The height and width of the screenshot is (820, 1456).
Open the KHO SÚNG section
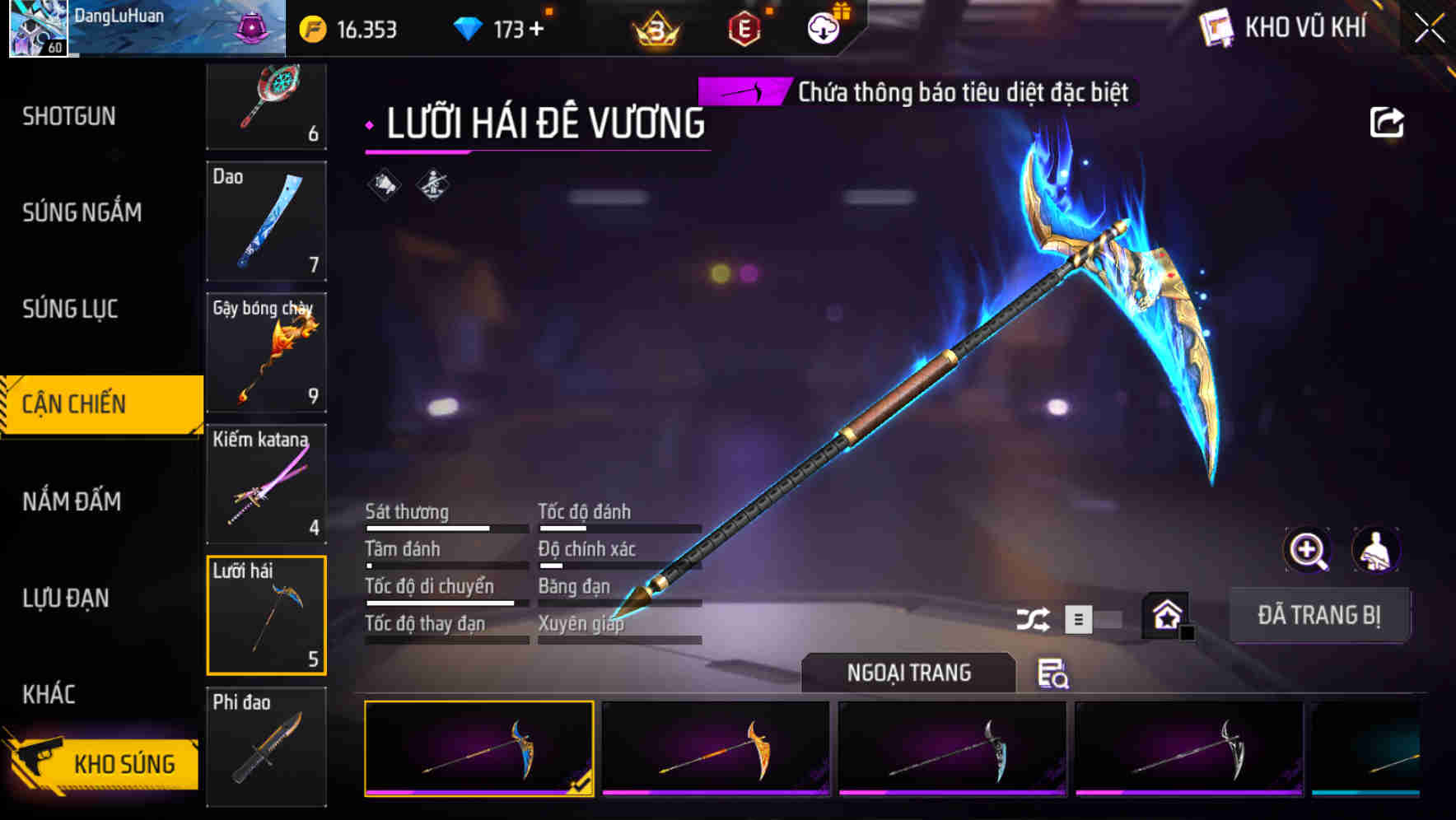pyautogui.click(x=122, y=763)
